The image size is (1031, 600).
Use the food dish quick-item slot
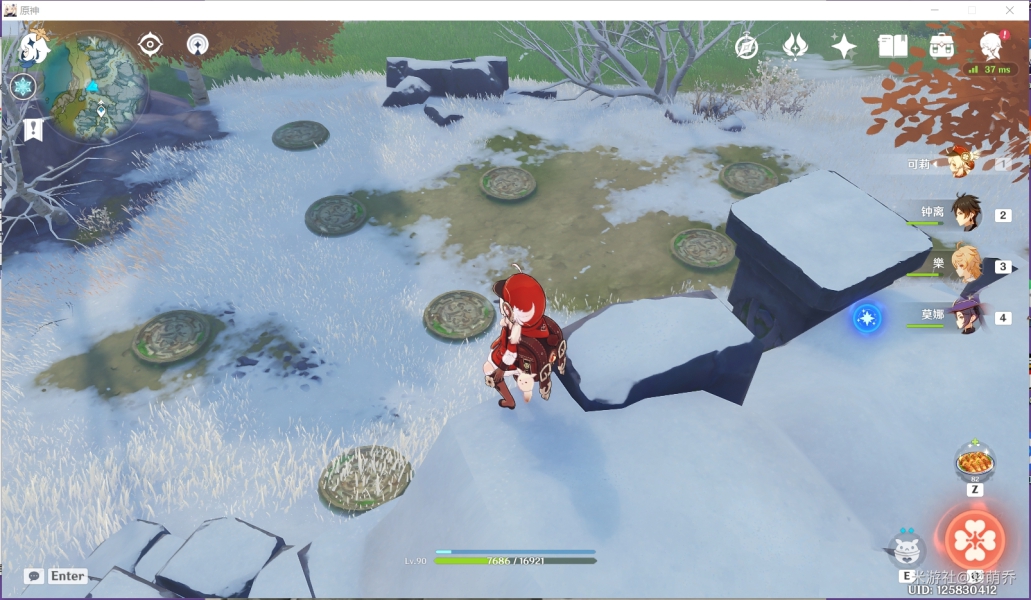[x=974, y=463]
